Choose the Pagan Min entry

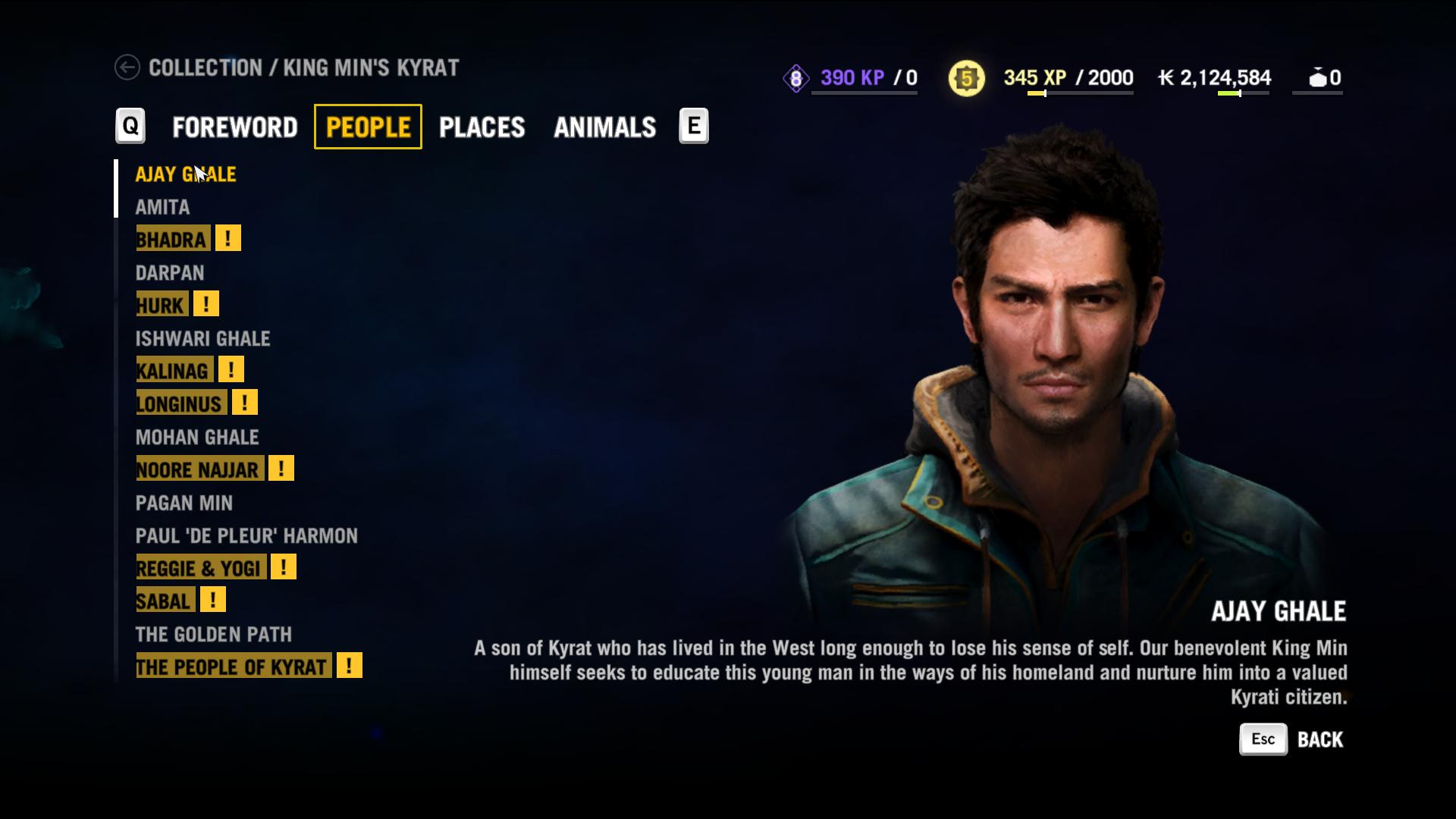coord(184,504)
